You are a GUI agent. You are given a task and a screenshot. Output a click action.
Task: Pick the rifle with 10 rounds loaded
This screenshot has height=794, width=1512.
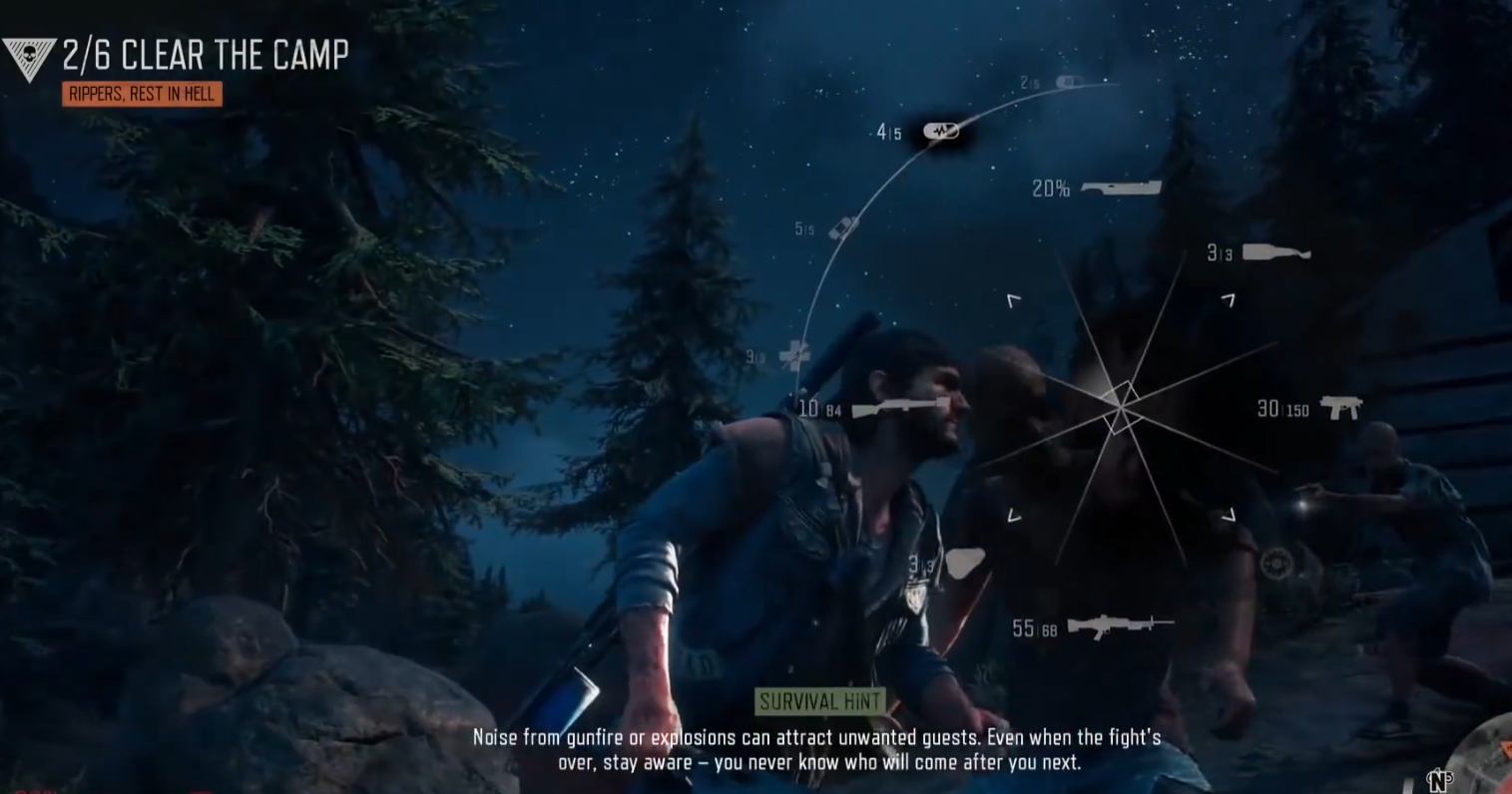[x=900, y=407]
